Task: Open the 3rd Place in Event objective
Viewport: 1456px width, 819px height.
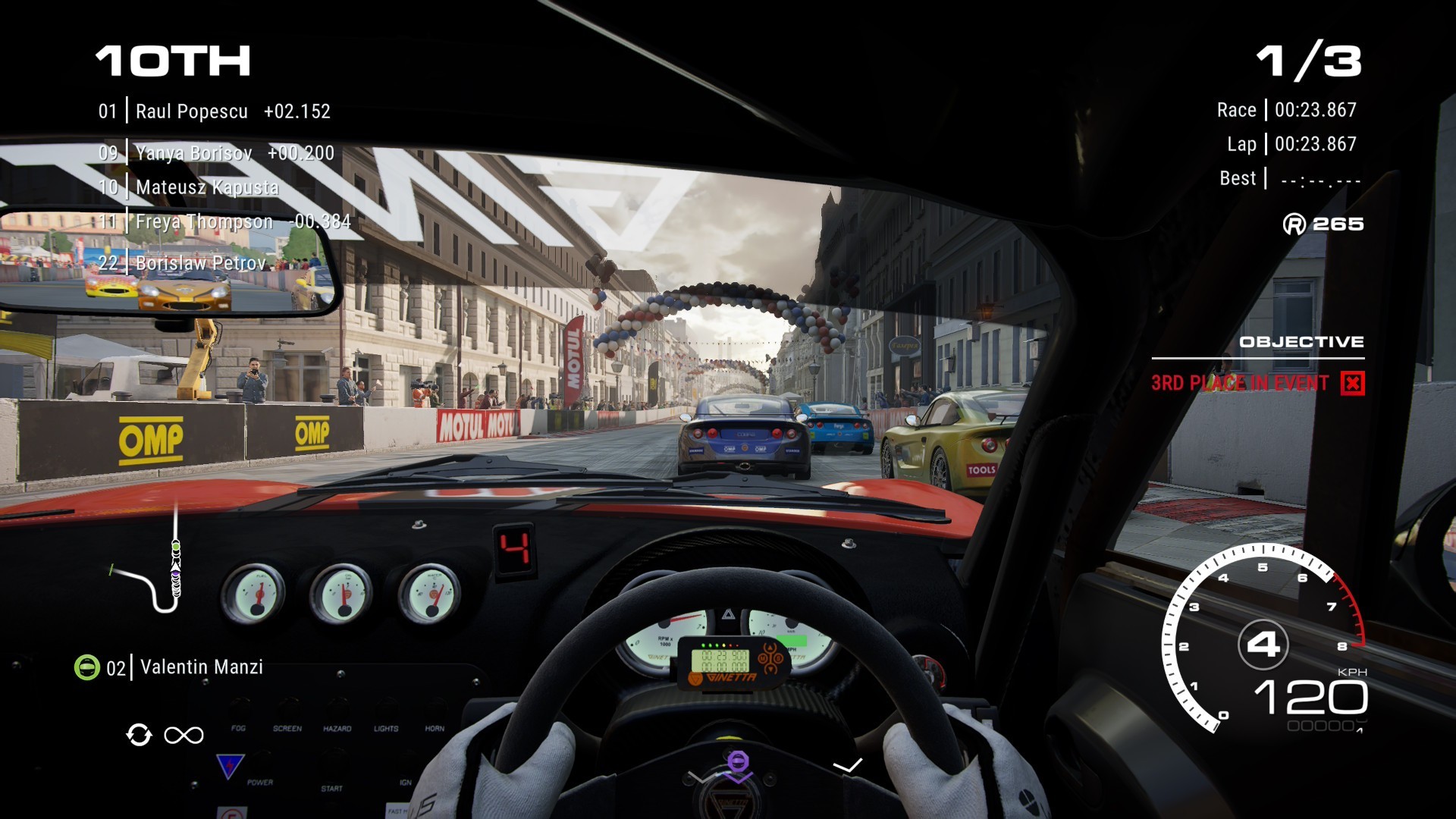Action: (1239, 383)
